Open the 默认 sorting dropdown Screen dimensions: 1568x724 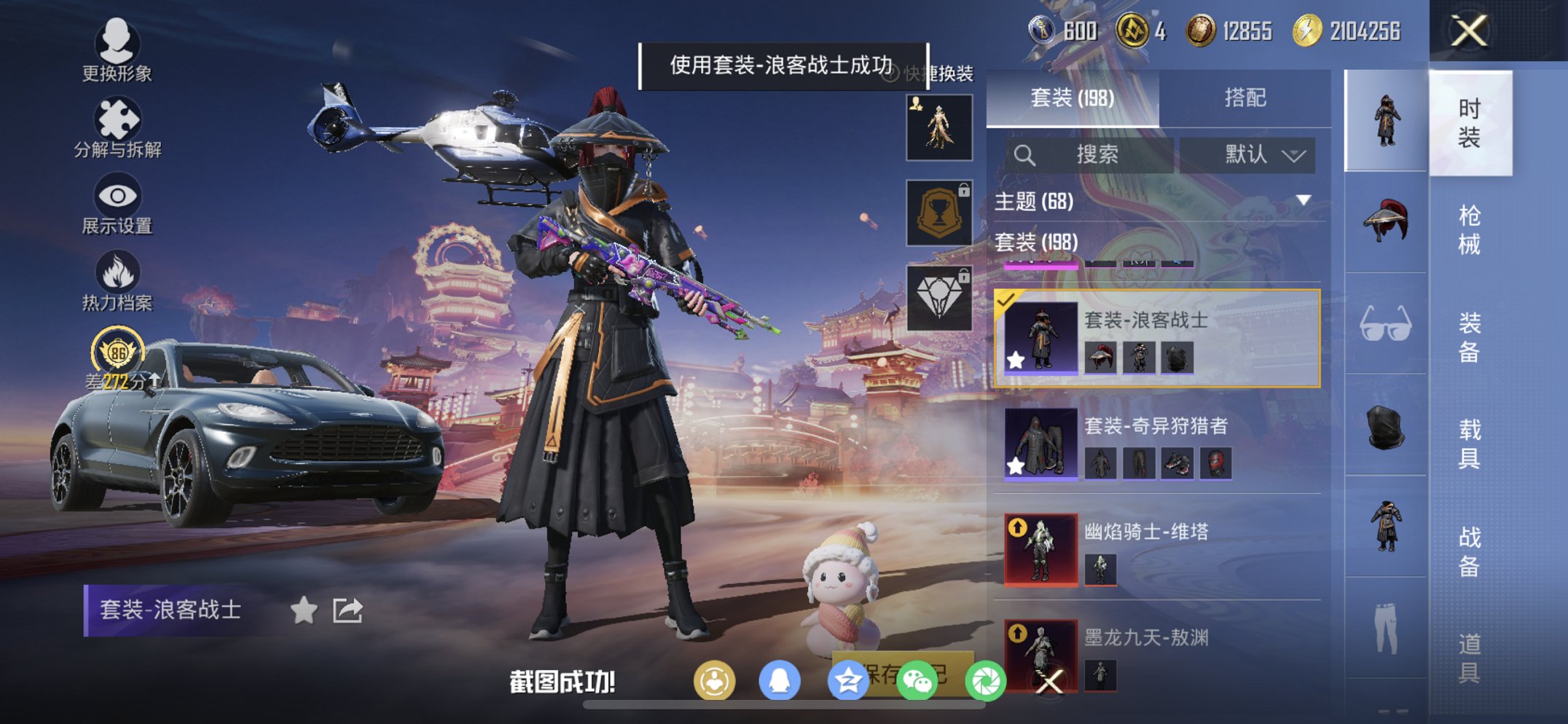[x=1248, y=155]
